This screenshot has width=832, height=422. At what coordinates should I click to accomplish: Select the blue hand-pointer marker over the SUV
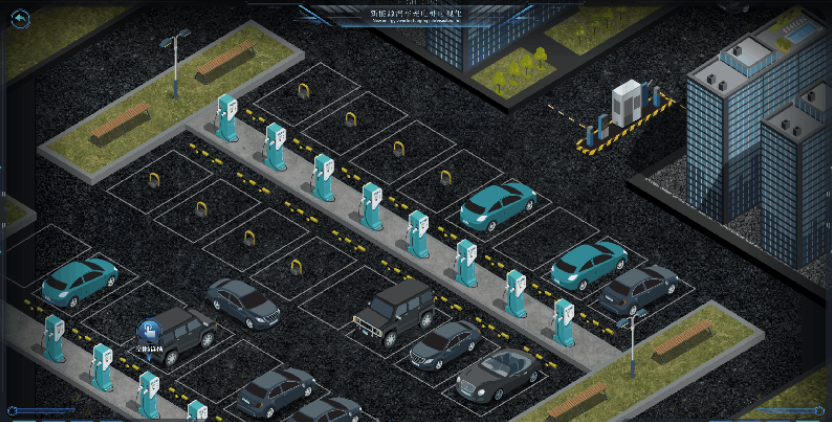[149, 330]
